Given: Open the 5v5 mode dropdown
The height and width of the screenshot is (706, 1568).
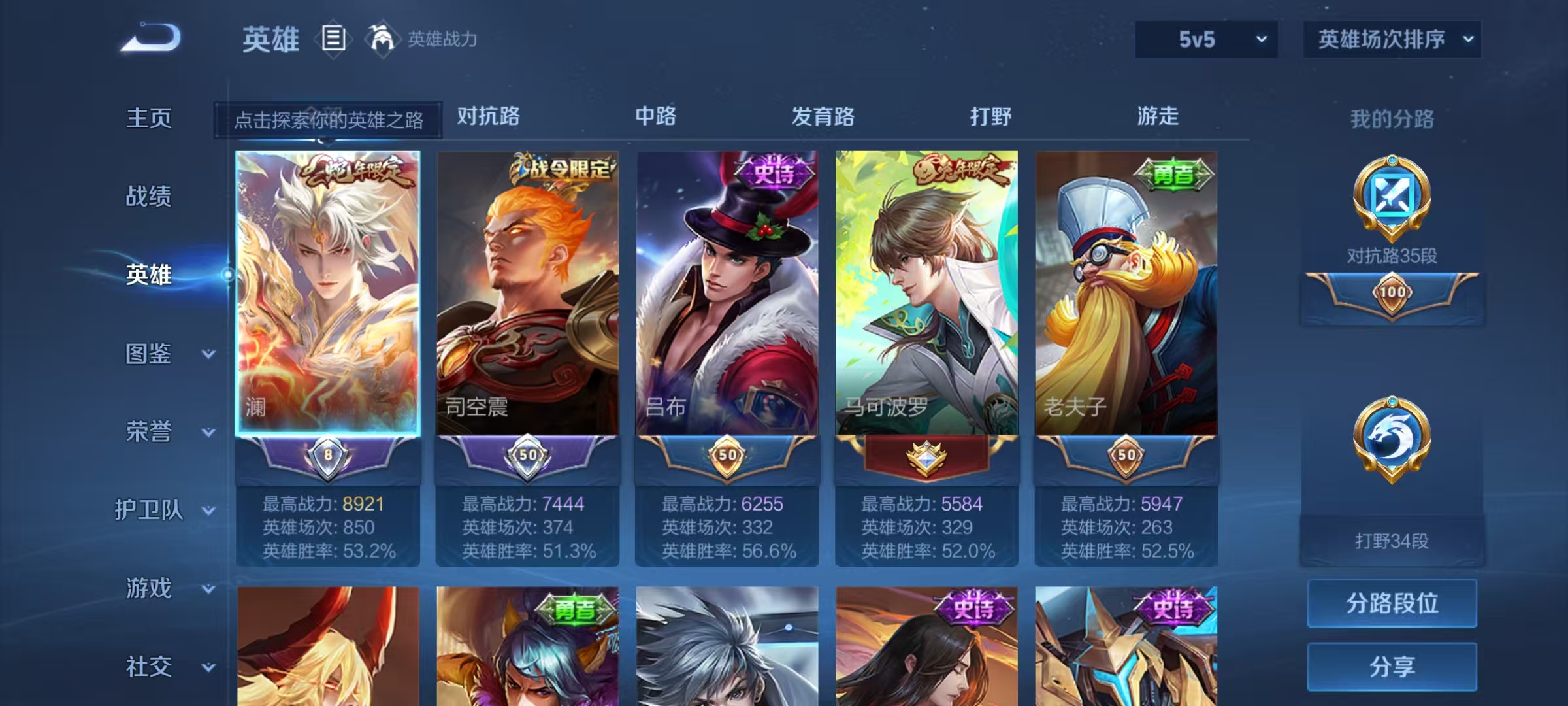Looking at the screenshot, I should (1206, 39).
